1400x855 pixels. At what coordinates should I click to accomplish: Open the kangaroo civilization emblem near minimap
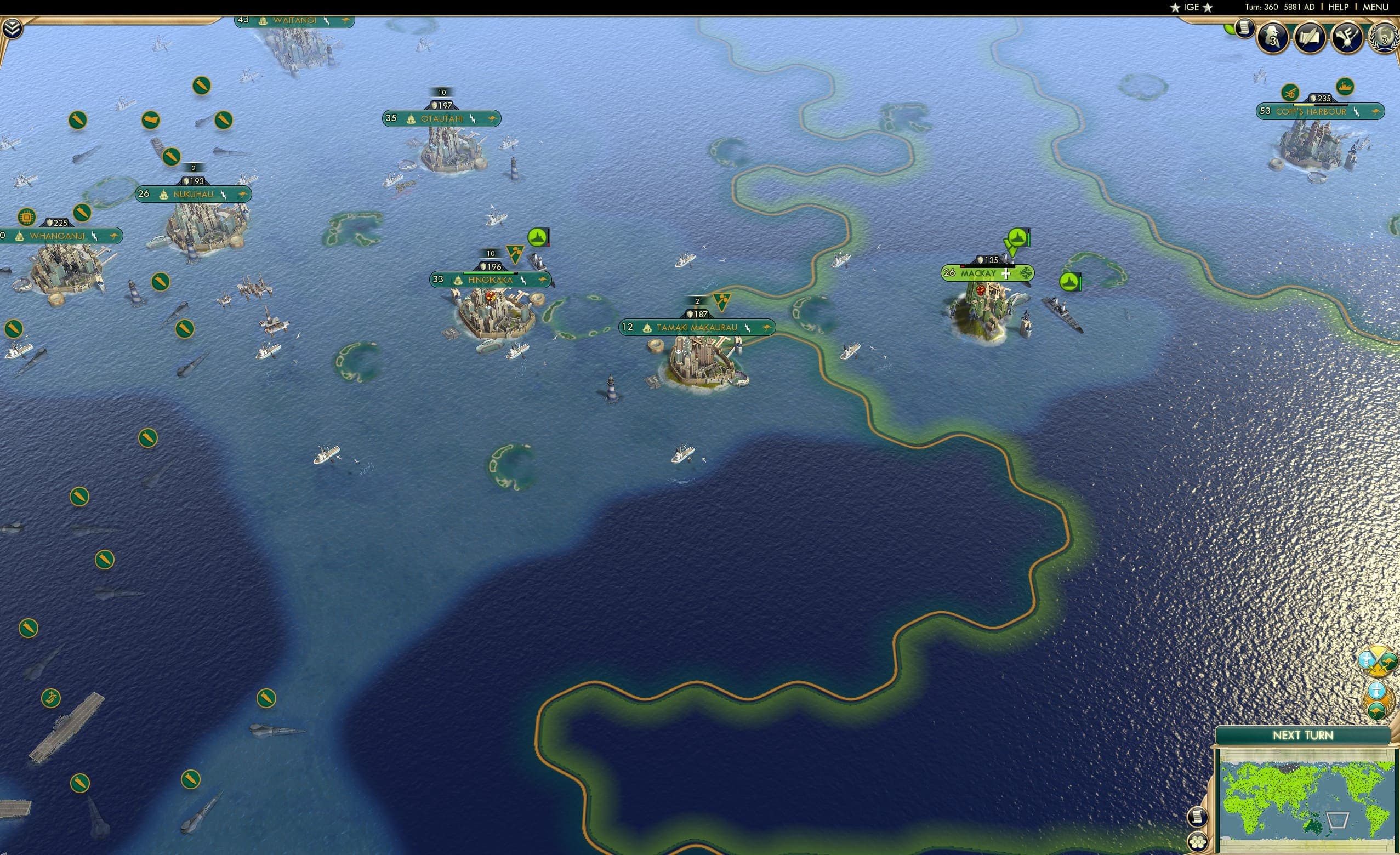[x=1378, y=711]
